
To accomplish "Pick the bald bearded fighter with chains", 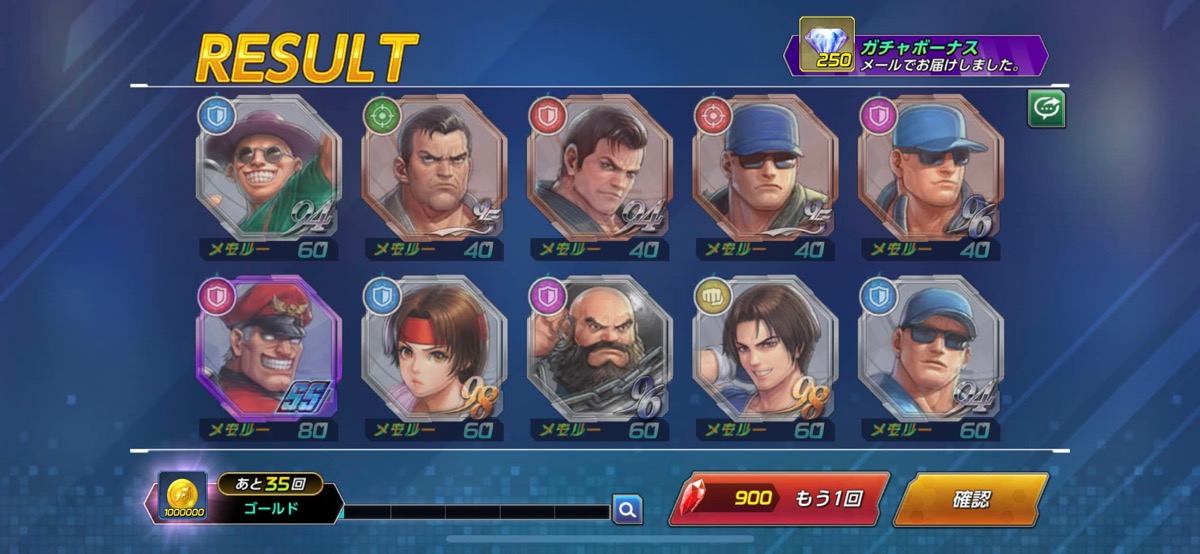I will (600, 348).
